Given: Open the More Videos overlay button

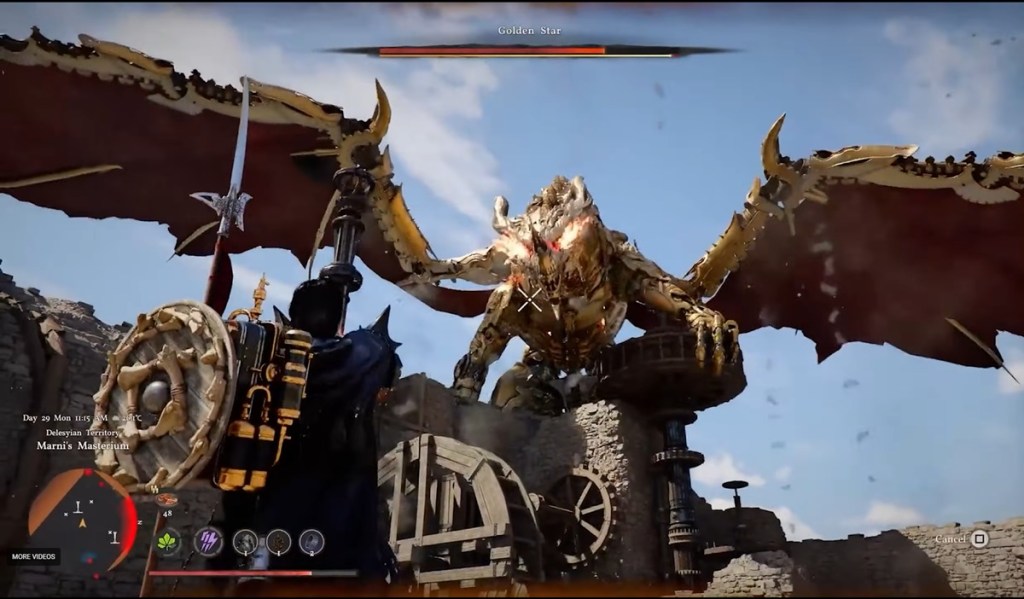Looking at the screenshot, I should 31,555.
